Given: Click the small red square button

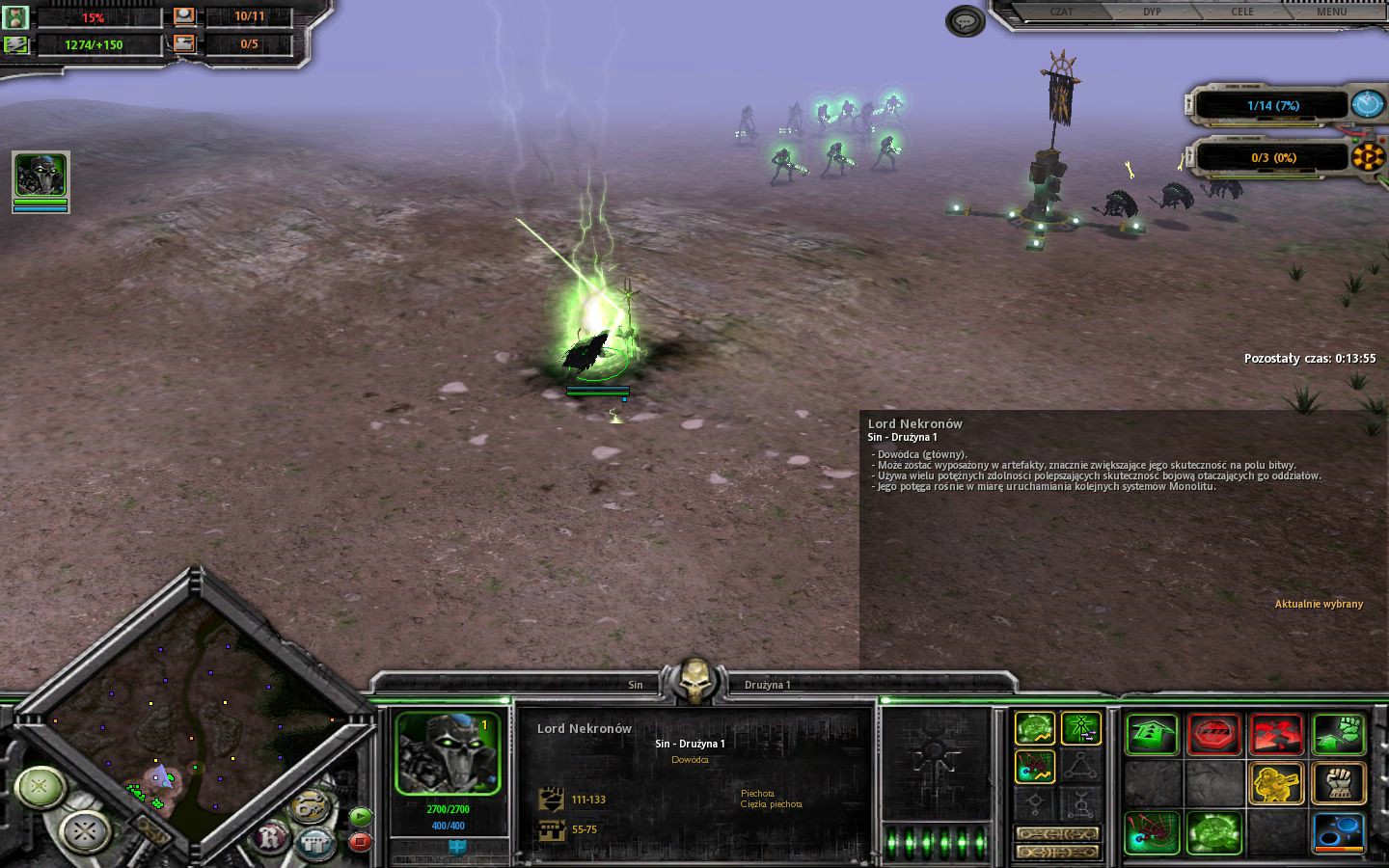Looking at the screenshot, I should point(360,841).
